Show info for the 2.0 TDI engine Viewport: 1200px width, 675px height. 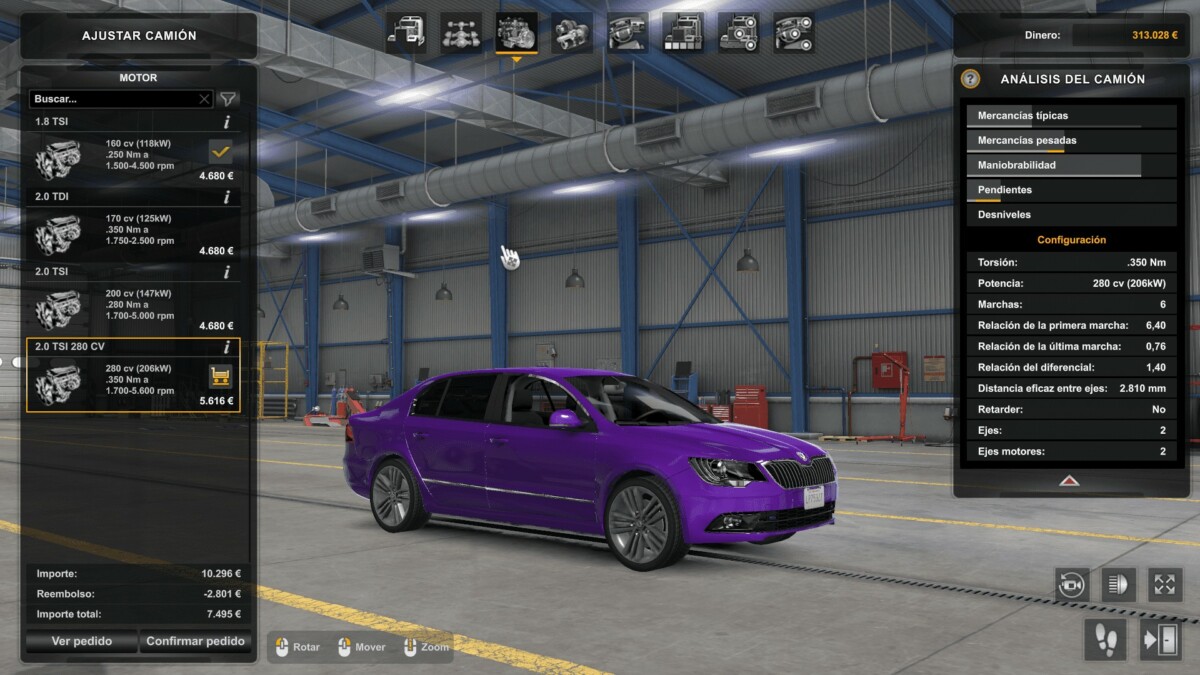pyautogui.click(x=227, y=197)
